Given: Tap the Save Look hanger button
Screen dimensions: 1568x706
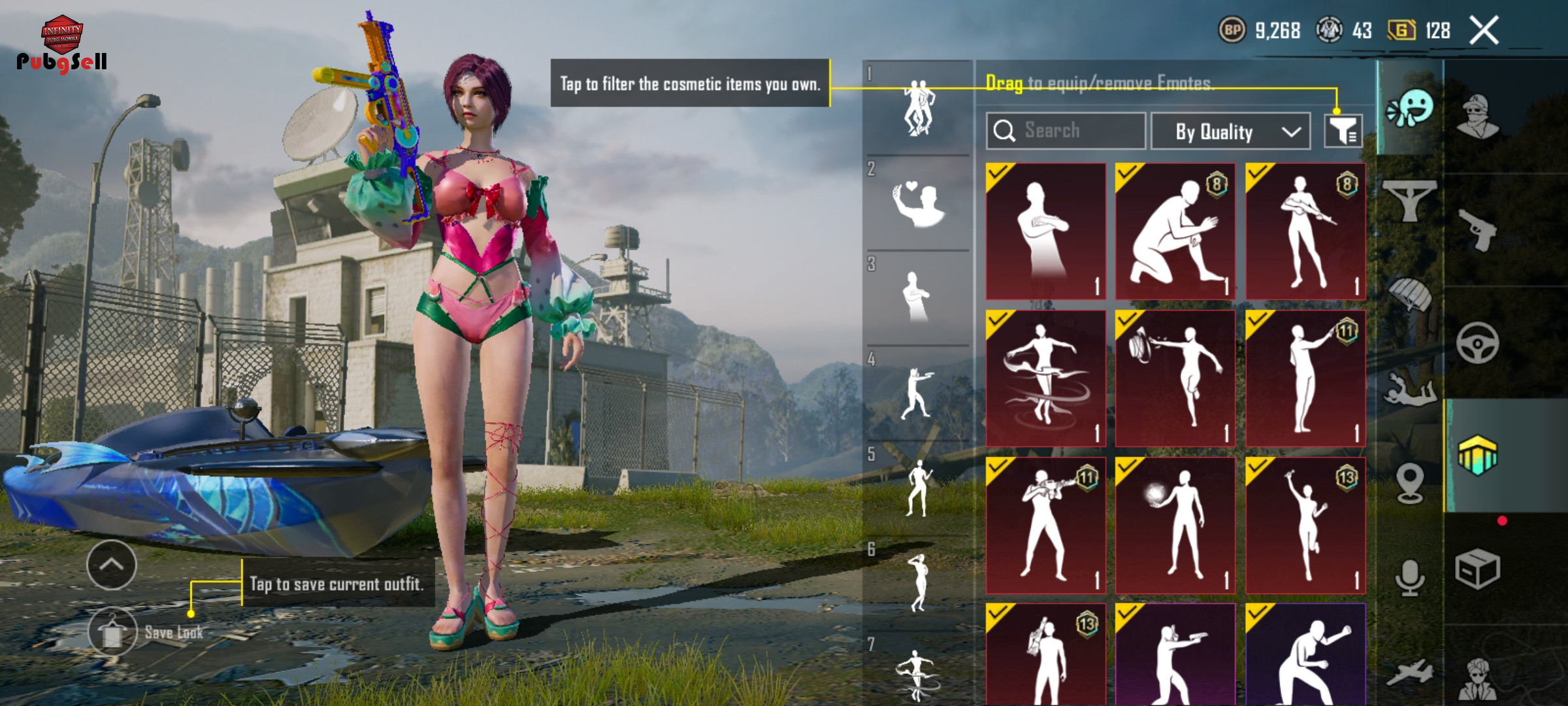Looking at the screenshot, I should pos(112,631).
